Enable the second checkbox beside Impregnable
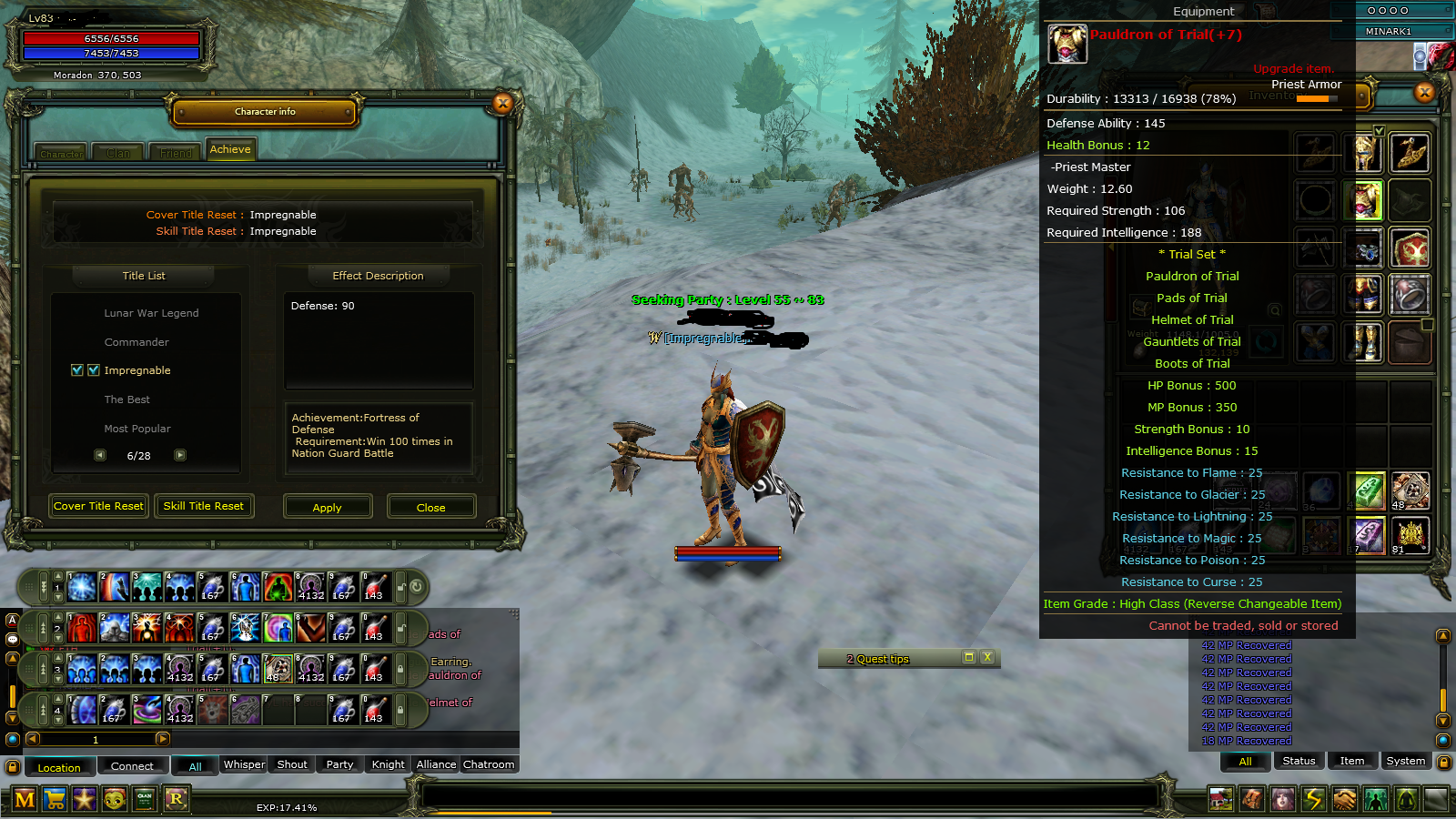This screenshot has width=1456, height=819. point(95,370)
